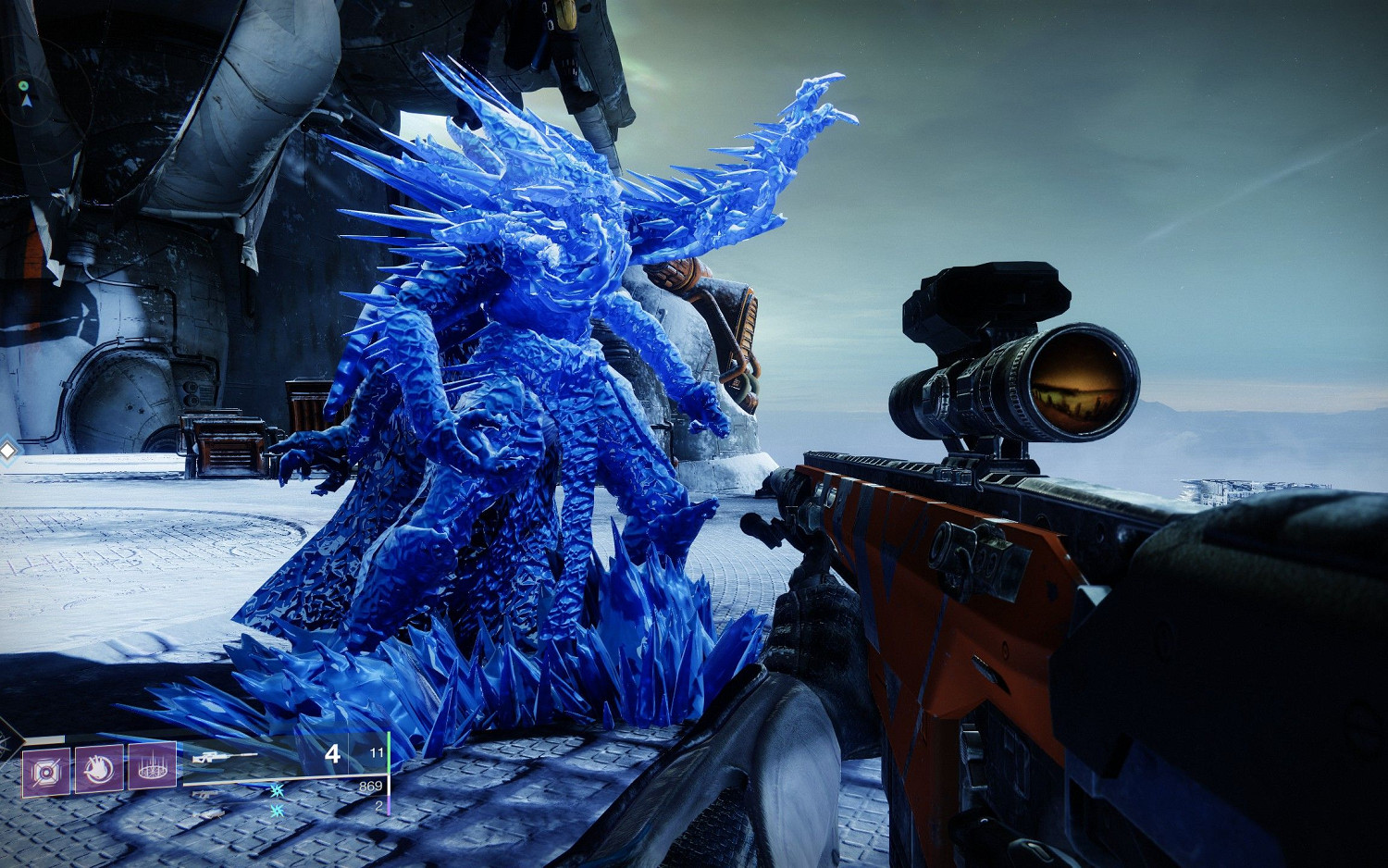1388x868 pixels.
Task: Click the radar's green marker
Action: pyautogui.click(x=24, y=86)
